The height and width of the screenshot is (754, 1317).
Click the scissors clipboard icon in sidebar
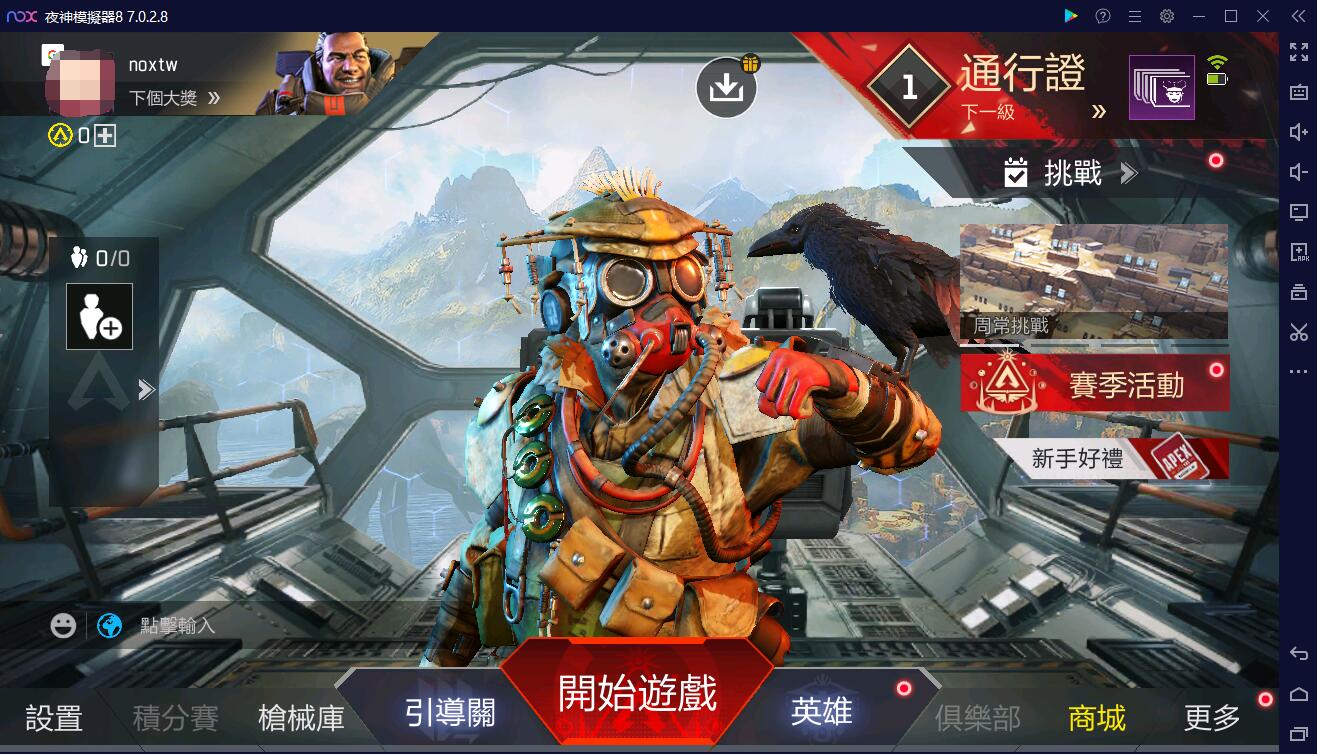1299,332
